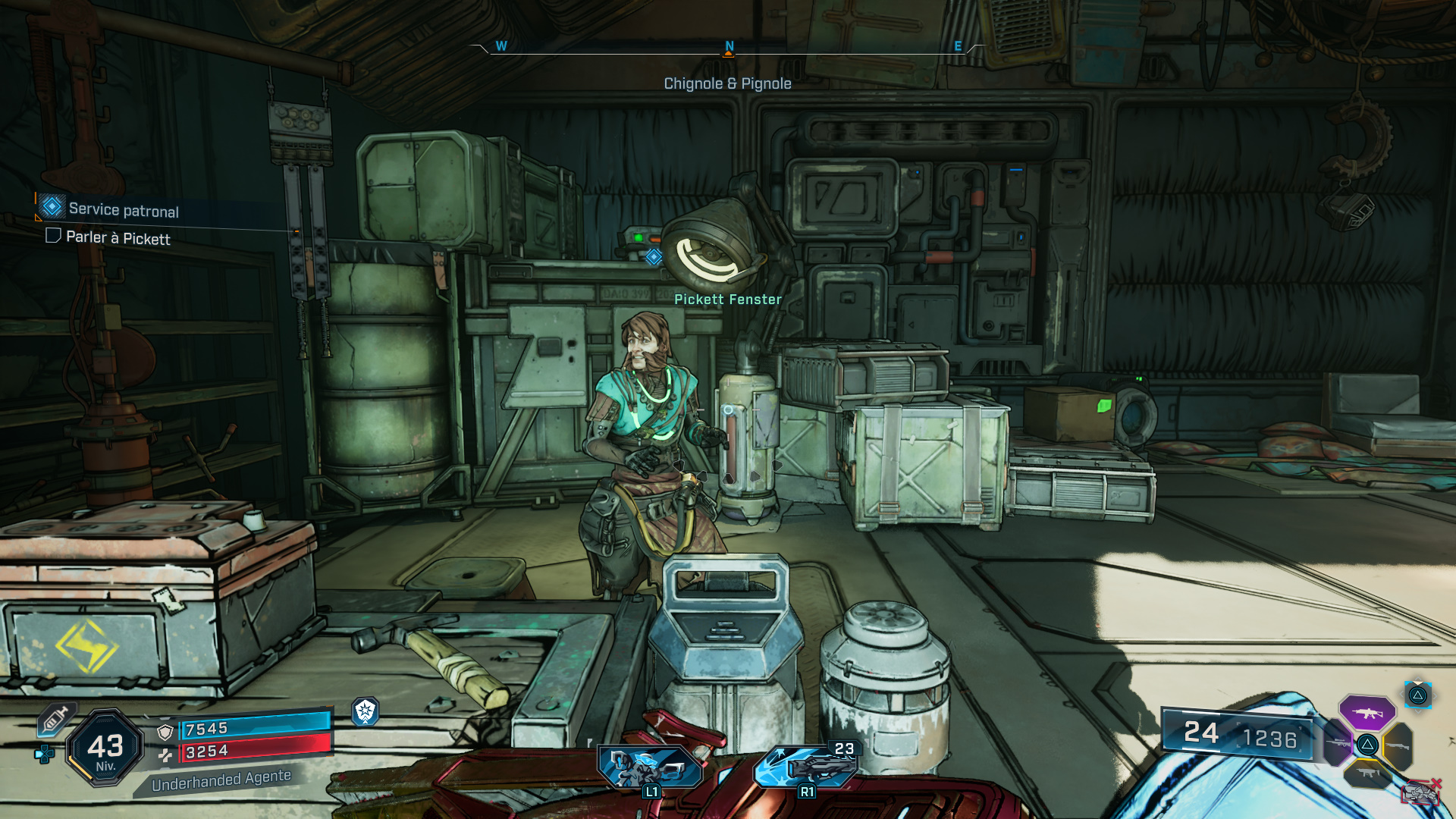Activate the heavy weapon ordnance ability
Viewport: 1456px width, 819px height.
[x=805, y=765]
